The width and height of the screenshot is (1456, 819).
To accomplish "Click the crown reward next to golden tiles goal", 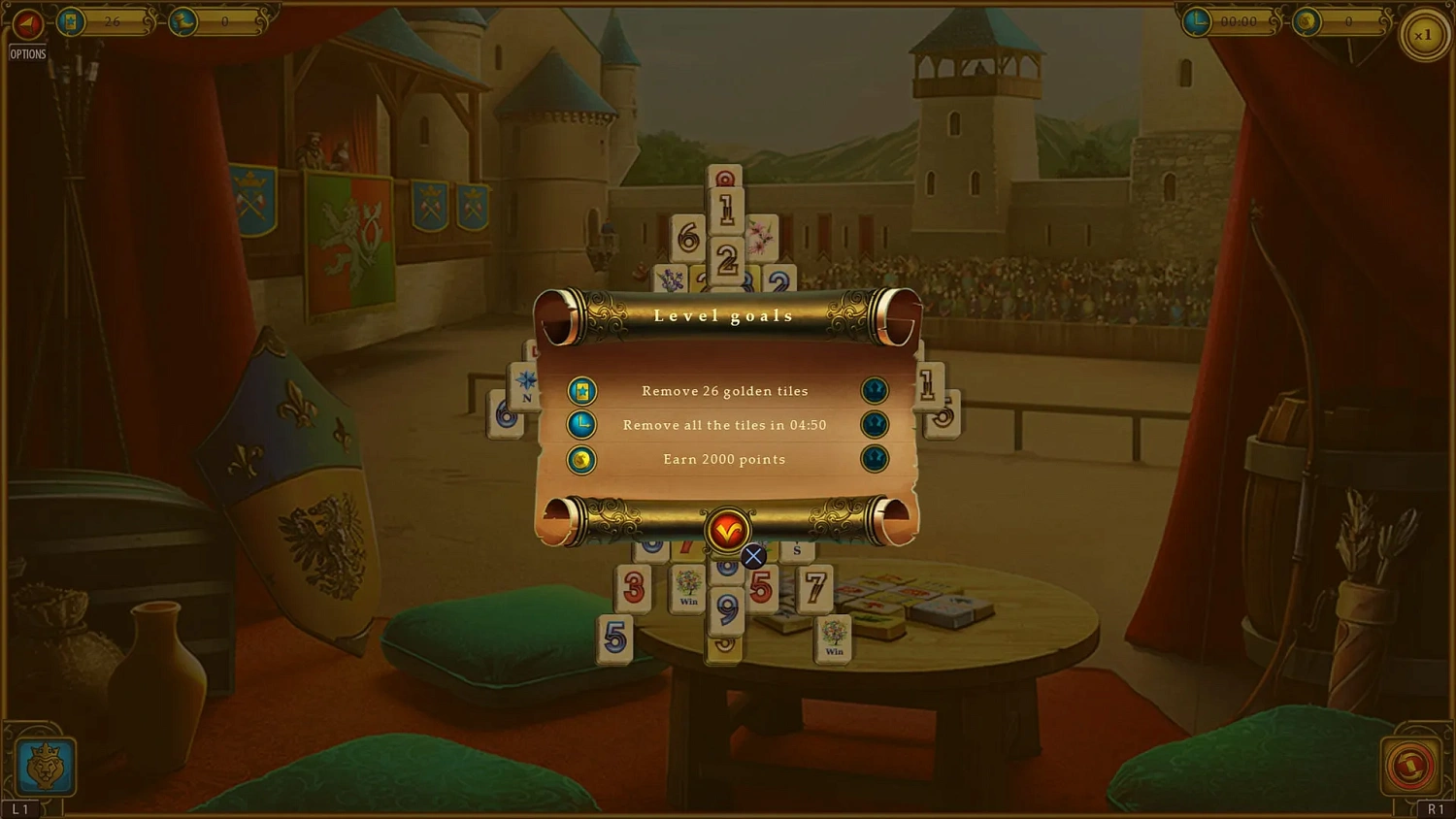I will (x=874, y=390).
